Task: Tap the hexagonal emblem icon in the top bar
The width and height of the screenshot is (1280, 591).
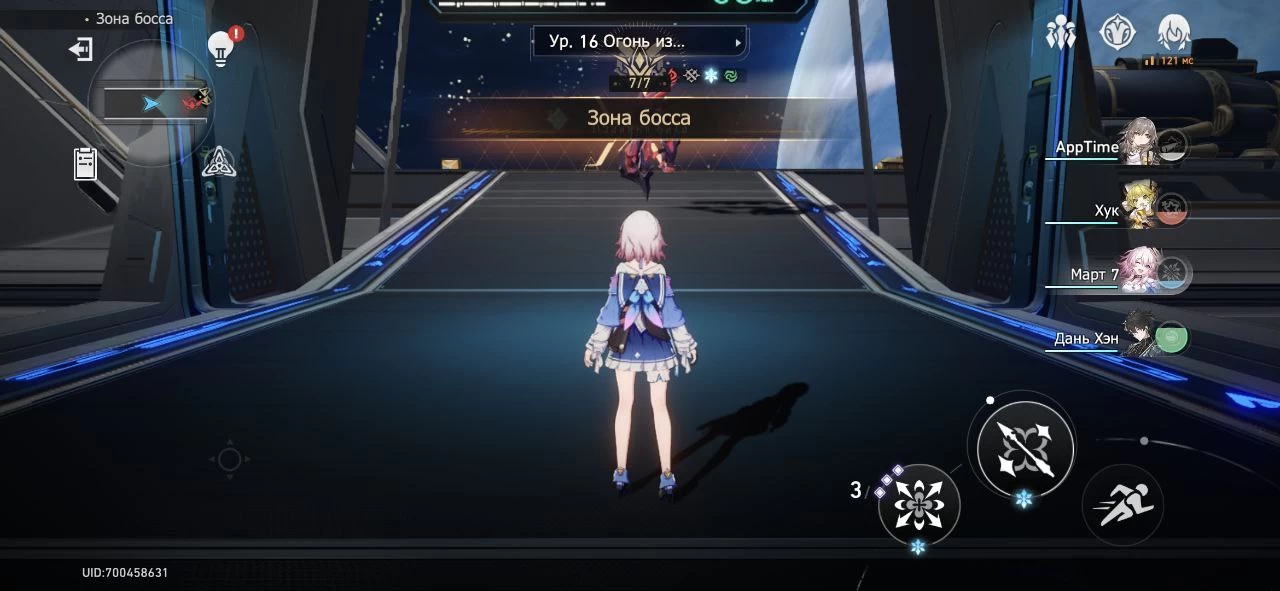Action: [x=1117, y=33]
